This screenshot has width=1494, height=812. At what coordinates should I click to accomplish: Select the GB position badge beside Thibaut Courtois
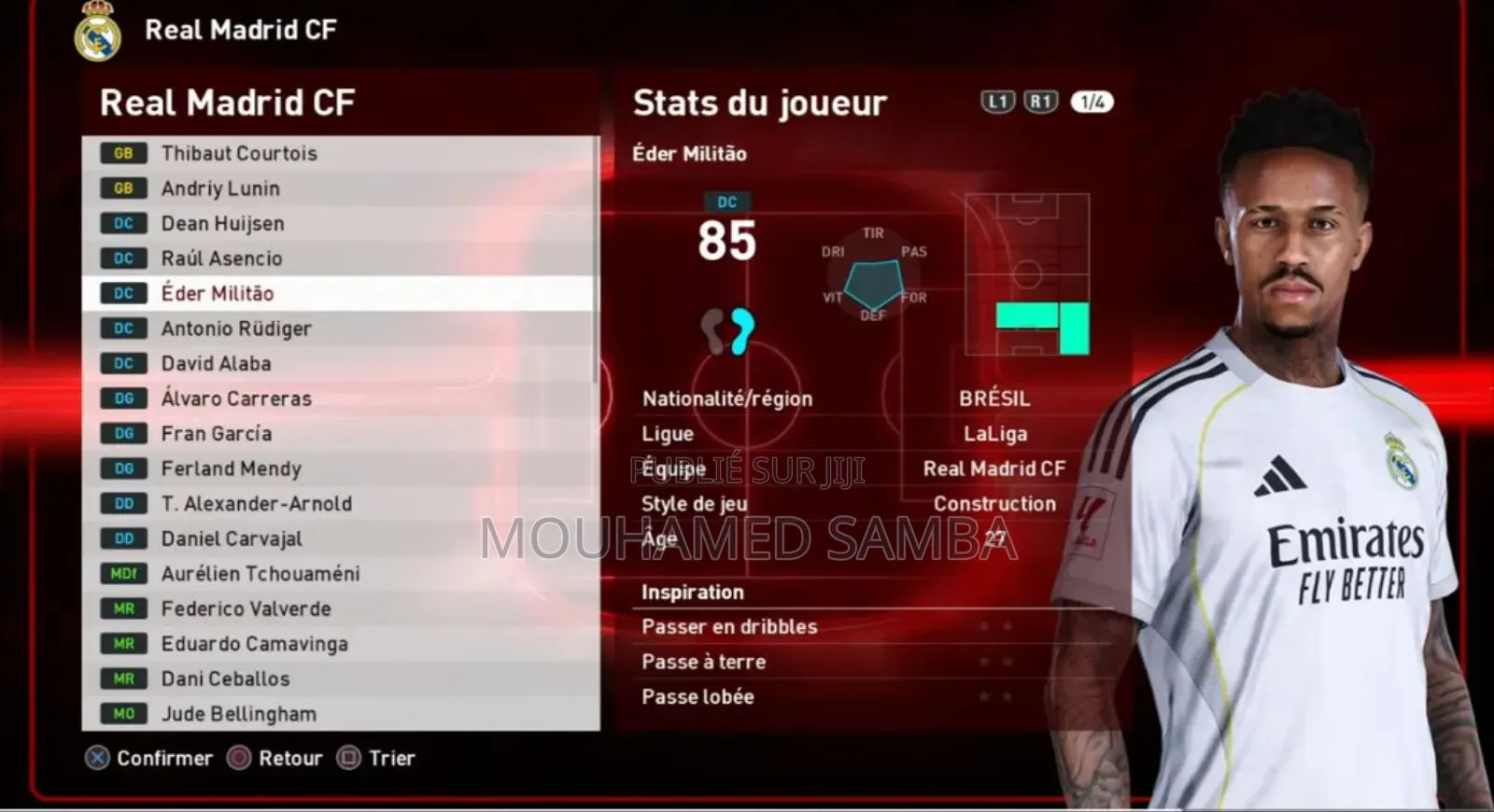click(x=122, y=152)
